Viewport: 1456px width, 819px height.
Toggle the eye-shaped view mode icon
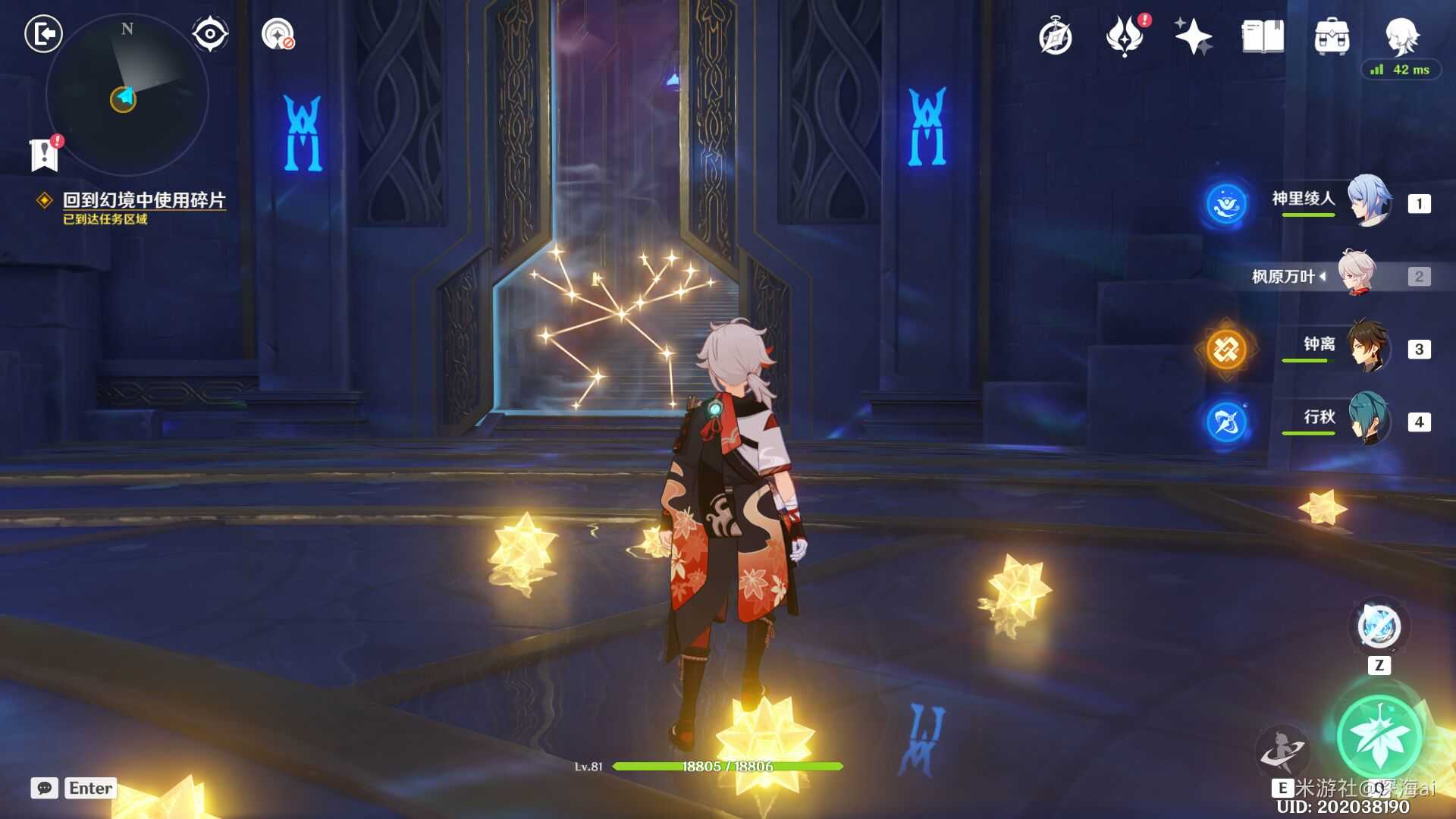pos(210,34)
